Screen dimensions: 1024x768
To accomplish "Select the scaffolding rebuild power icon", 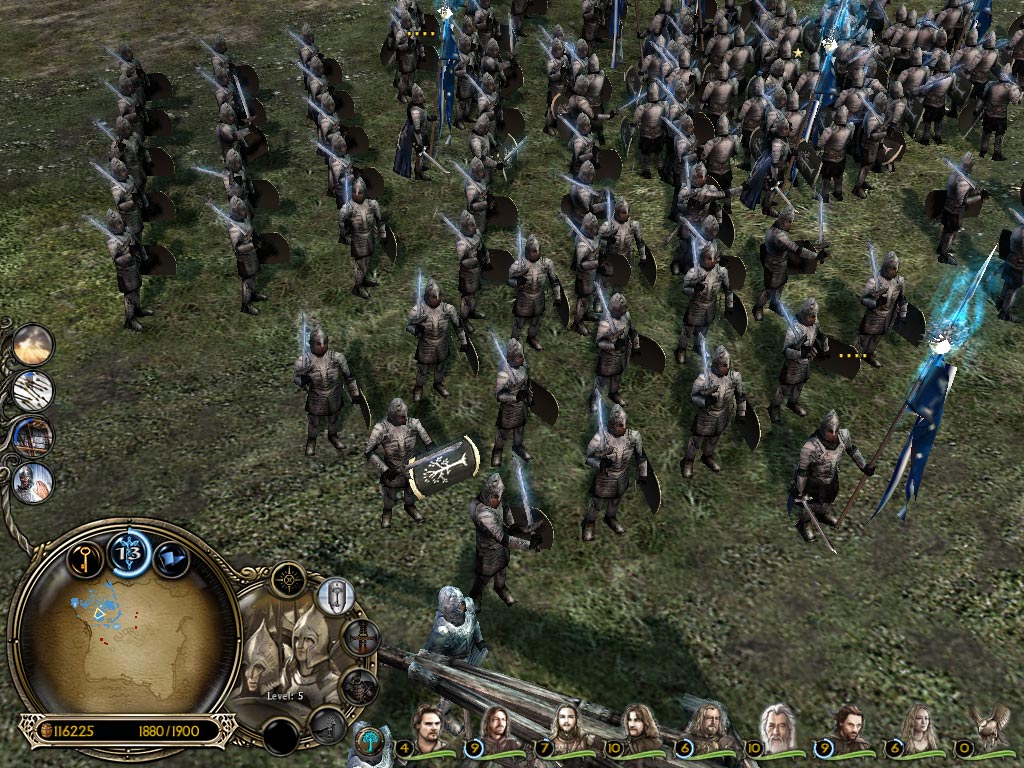I will pyautogui.click(x=33, y=437).
